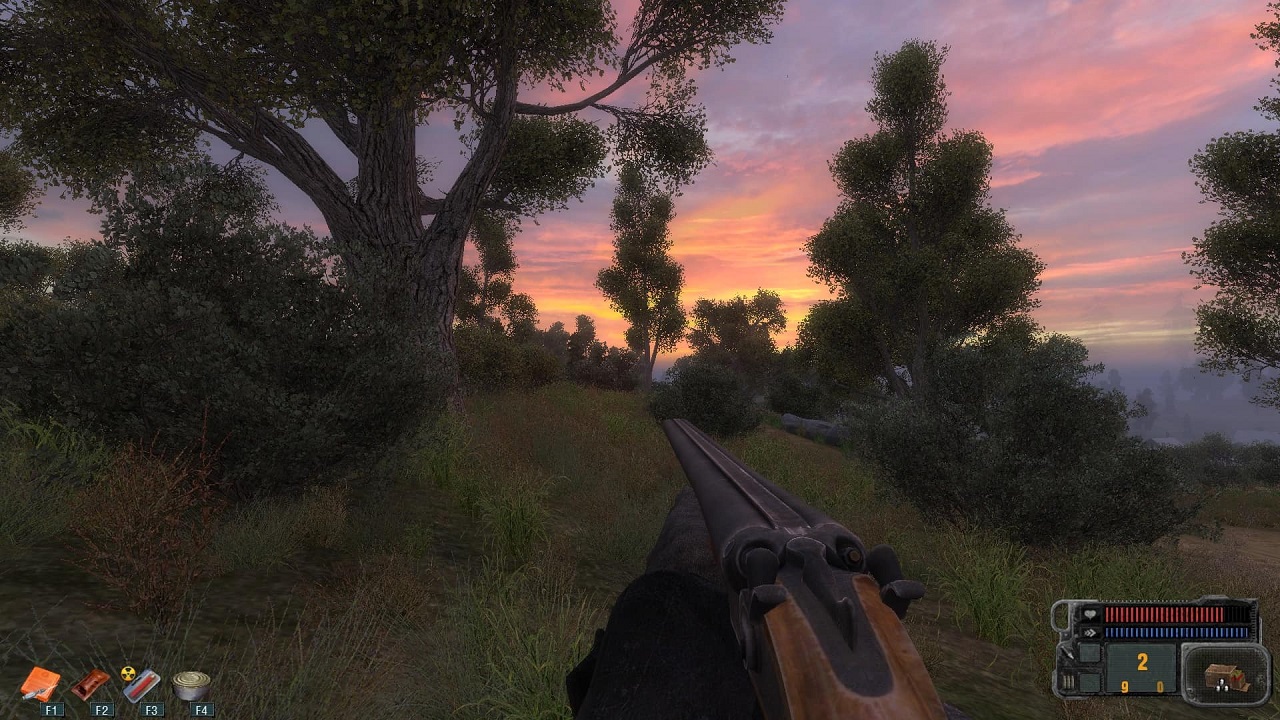
Task: Use the anti-radiation drug in slot F3
Action: point(141,684)
